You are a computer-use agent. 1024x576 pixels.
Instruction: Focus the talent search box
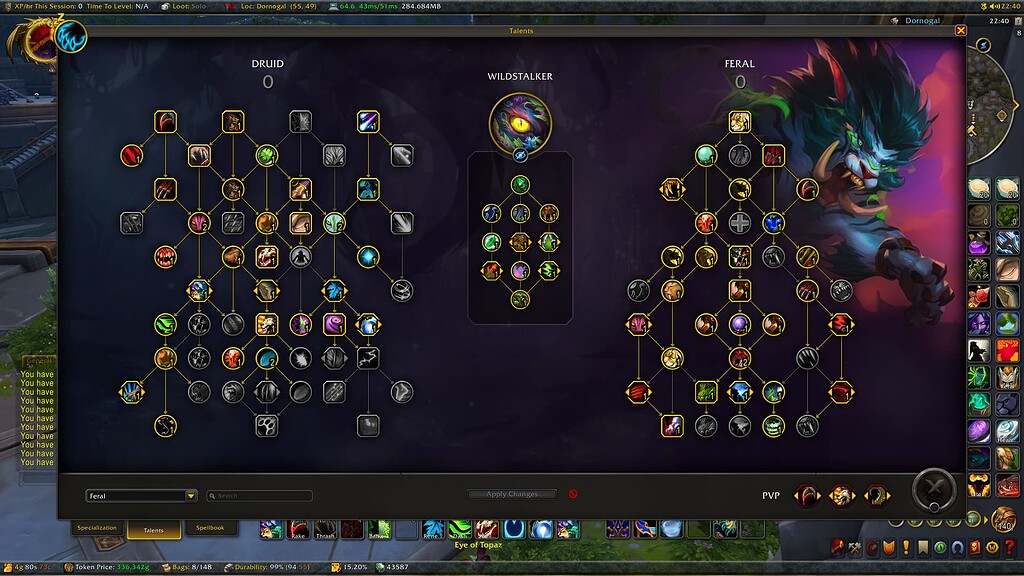[x=260, y=495]
